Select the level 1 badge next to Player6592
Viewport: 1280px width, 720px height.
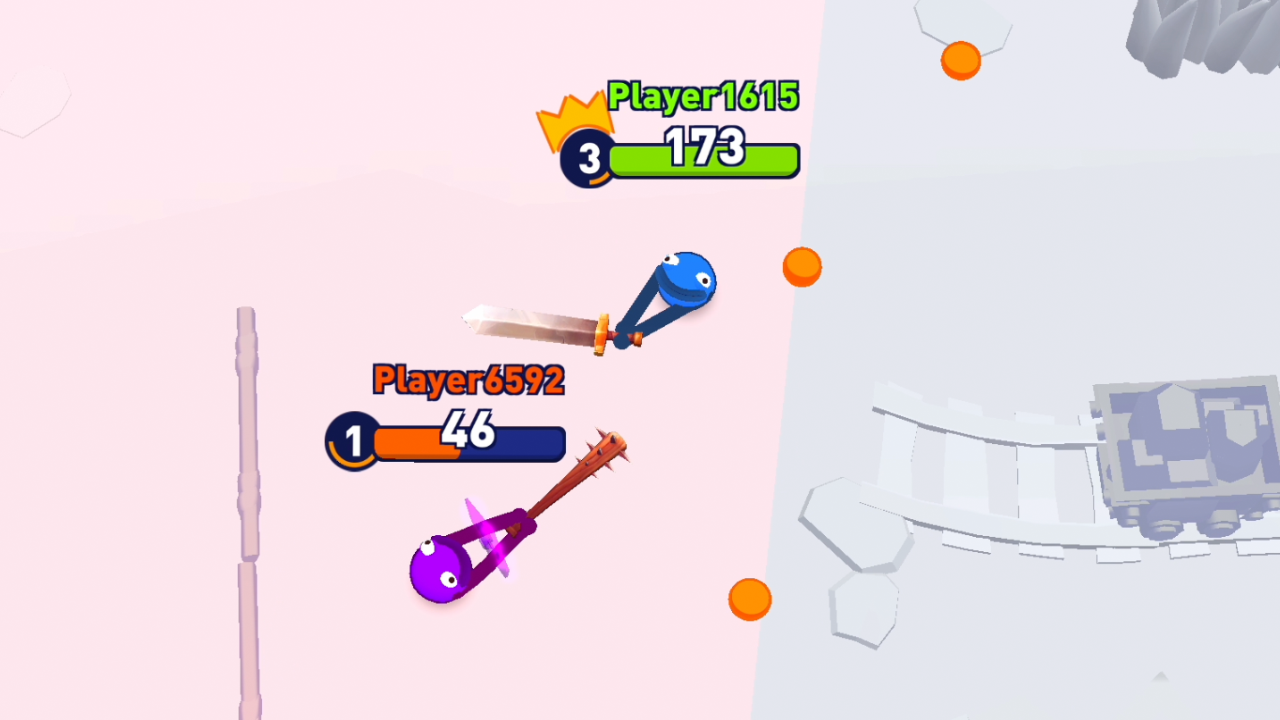point(352,440)
